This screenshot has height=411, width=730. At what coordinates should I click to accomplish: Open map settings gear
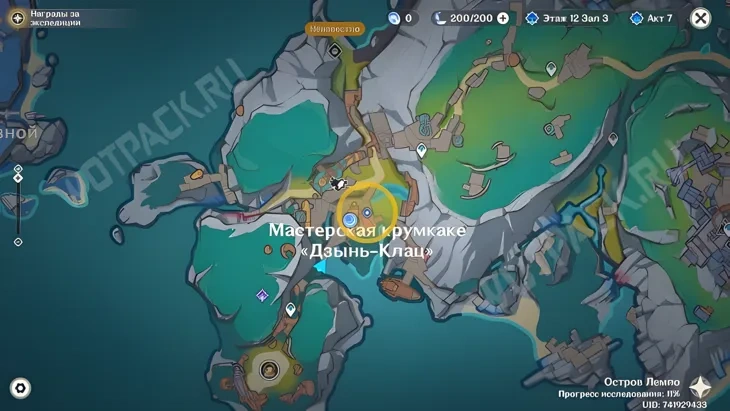pos(19,388)
